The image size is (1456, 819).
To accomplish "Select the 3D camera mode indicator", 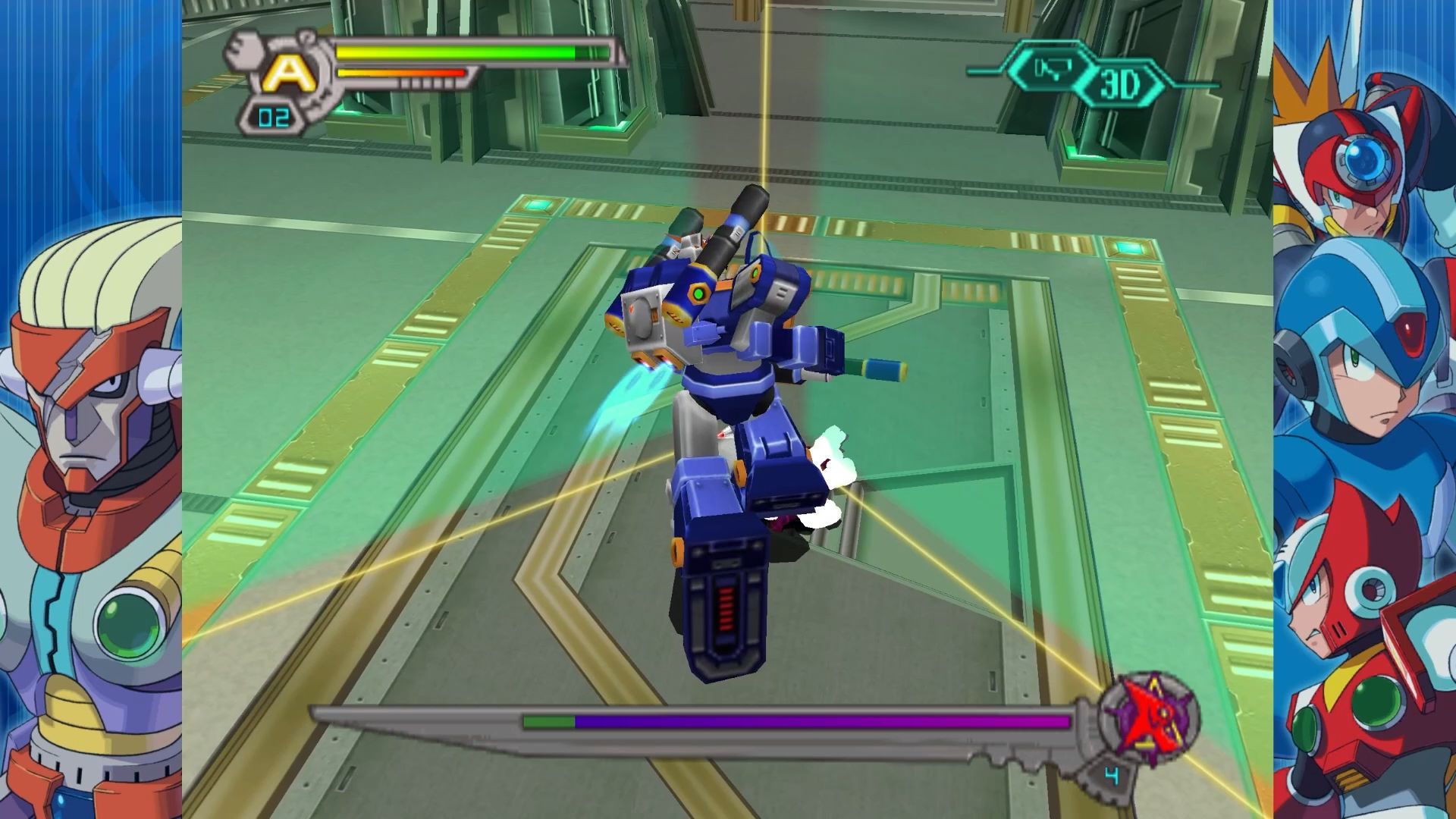I will pyautogui.click(x=1120, y=86).
